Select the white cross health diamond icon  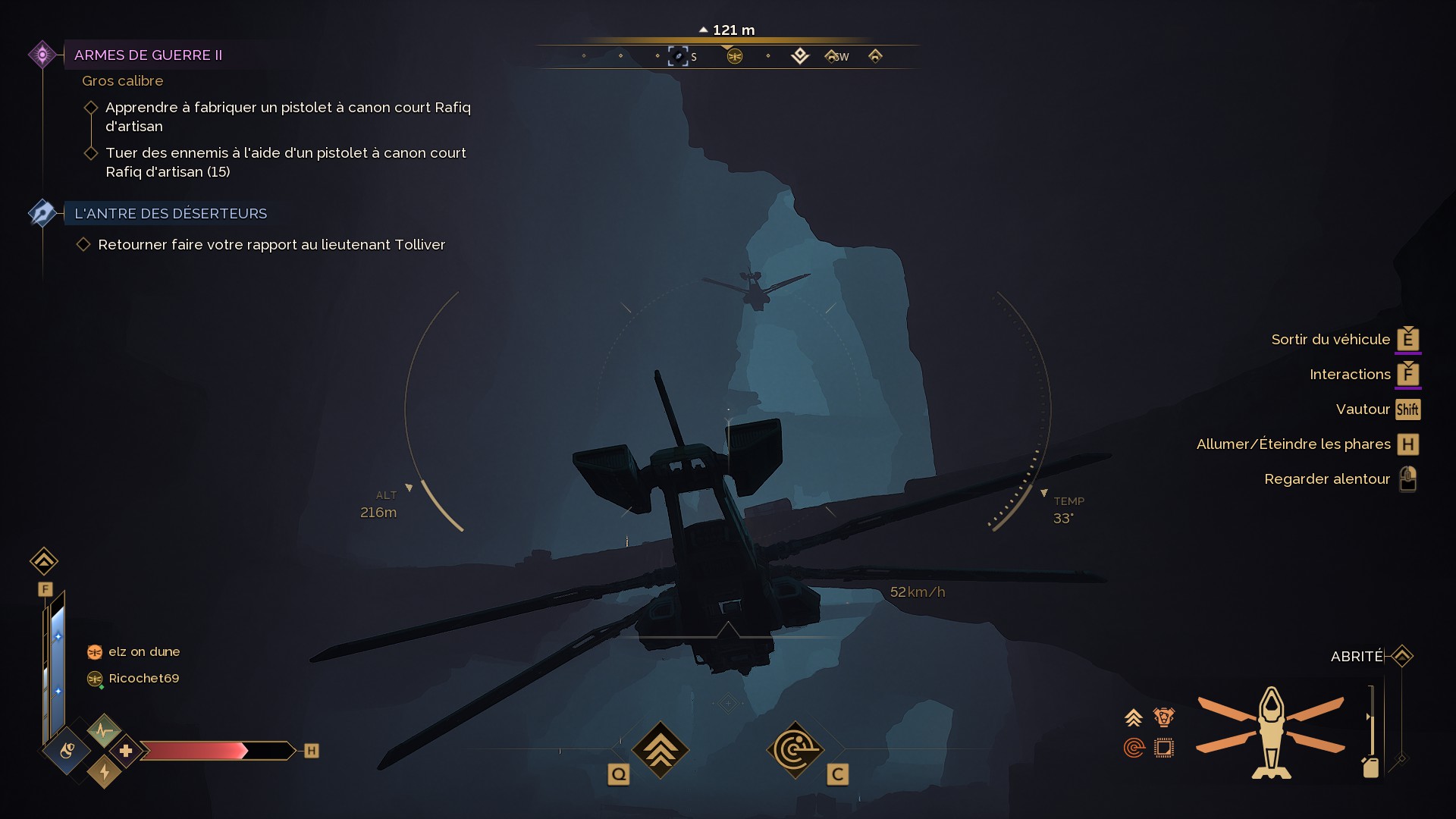(126, 751)
